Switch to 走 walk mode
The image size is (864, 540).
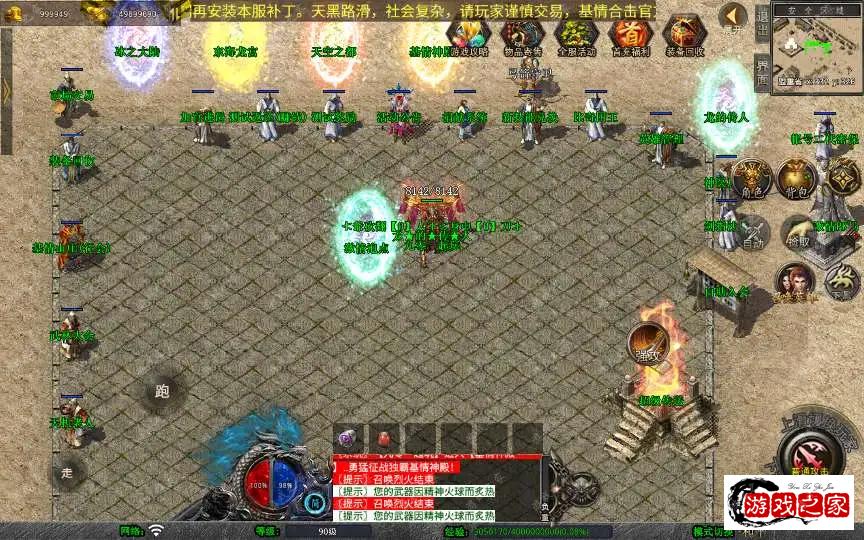pyautogui.click(x=68, y=471)
